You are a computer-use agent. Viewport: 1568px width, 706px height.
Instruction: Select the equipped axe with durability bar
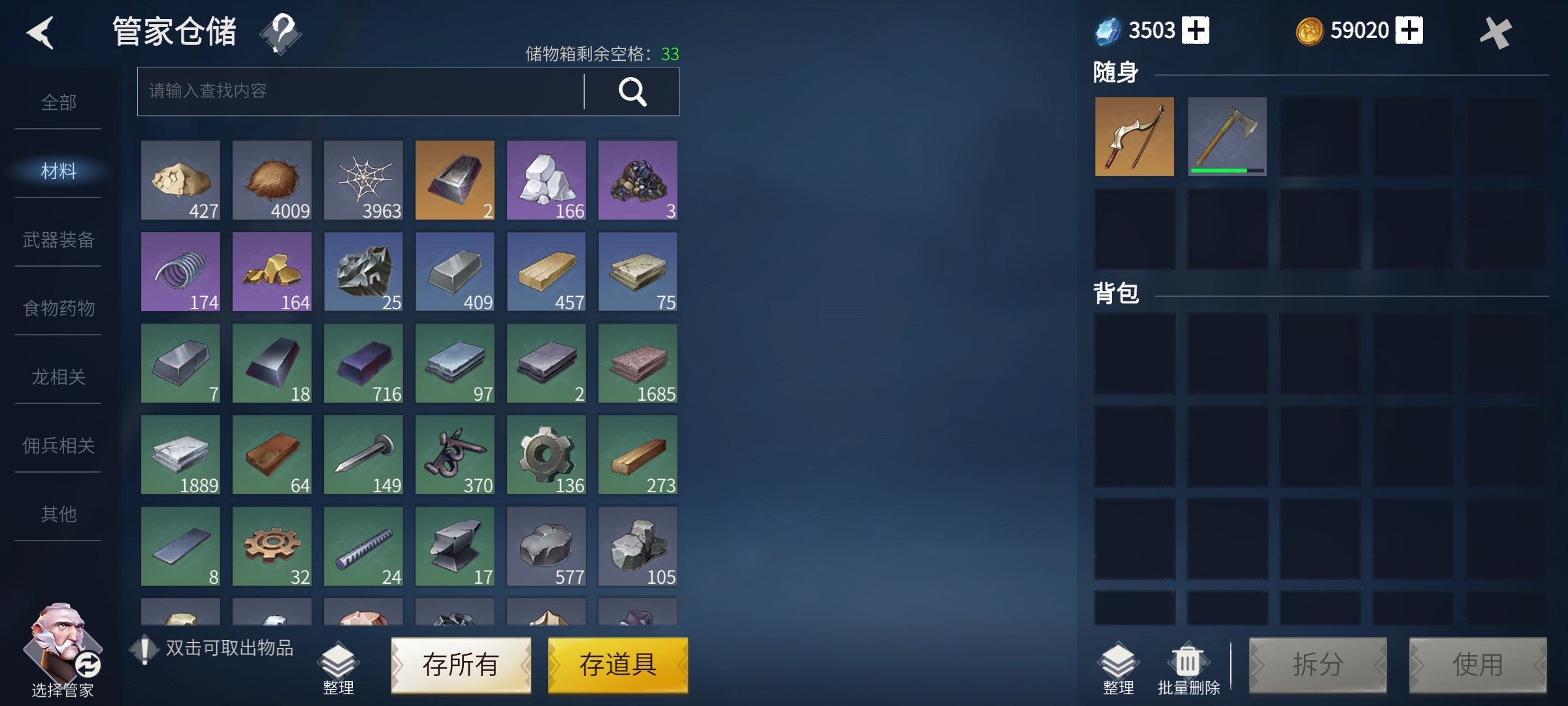1227,136
